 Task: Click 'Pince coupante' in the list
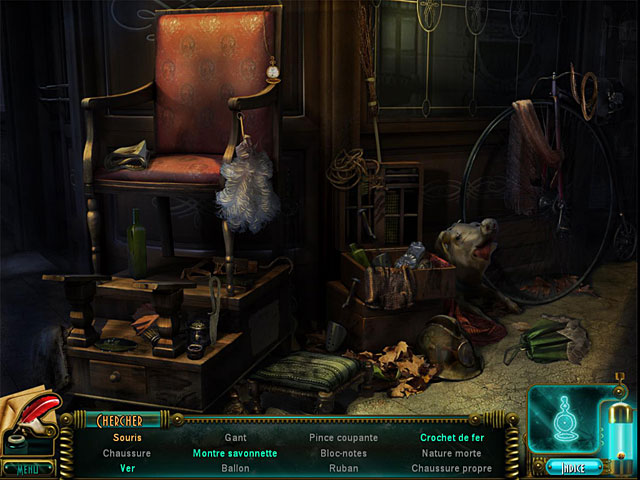pos(343,438)
